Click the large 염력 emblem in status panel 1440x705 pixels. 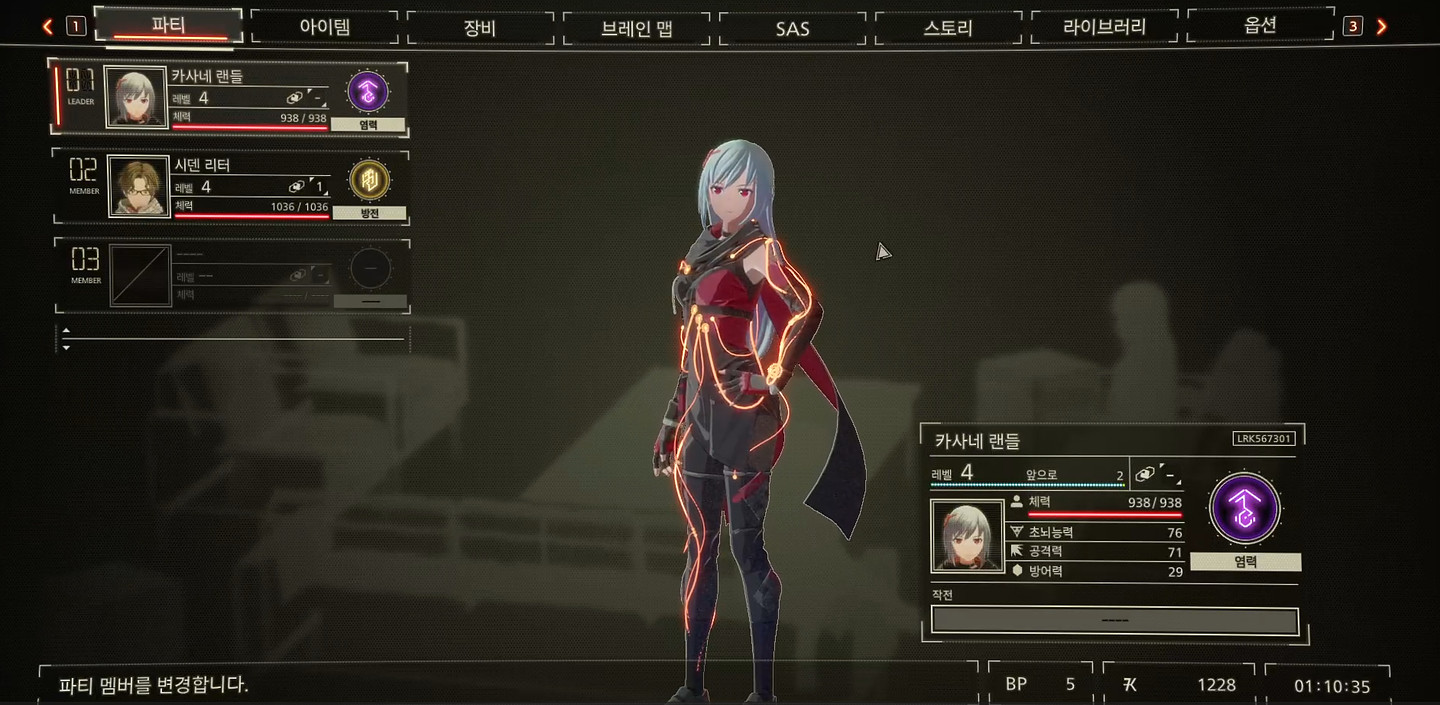pos(1245,509)
